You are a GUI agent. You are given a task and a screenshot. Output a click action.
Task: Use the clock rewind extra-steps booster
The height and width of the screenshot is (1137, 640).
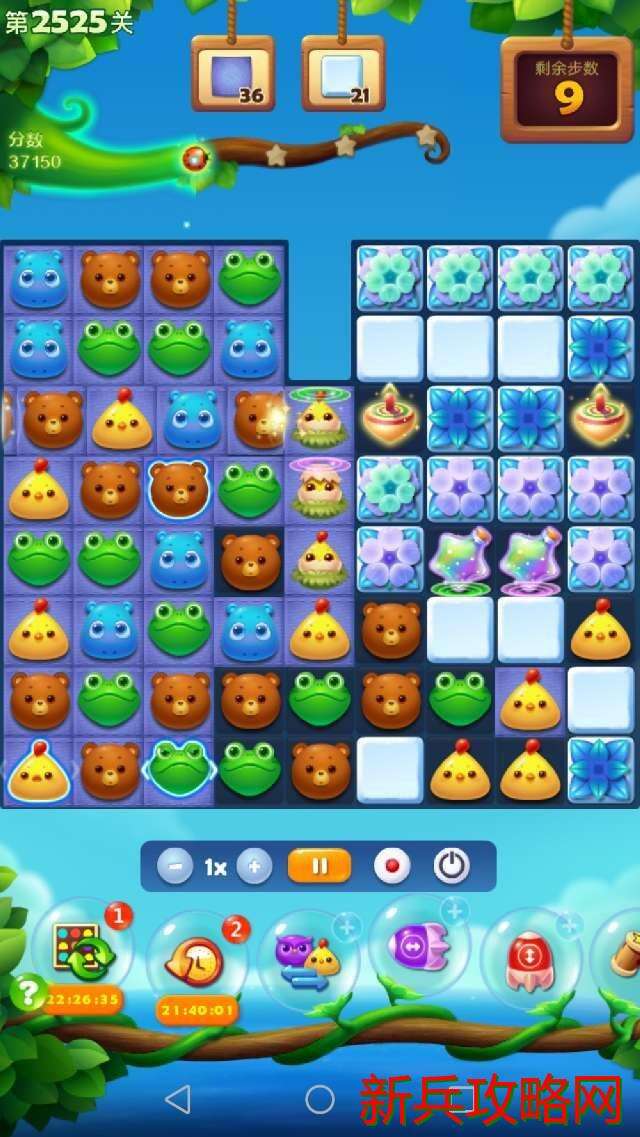click(197, 960)
